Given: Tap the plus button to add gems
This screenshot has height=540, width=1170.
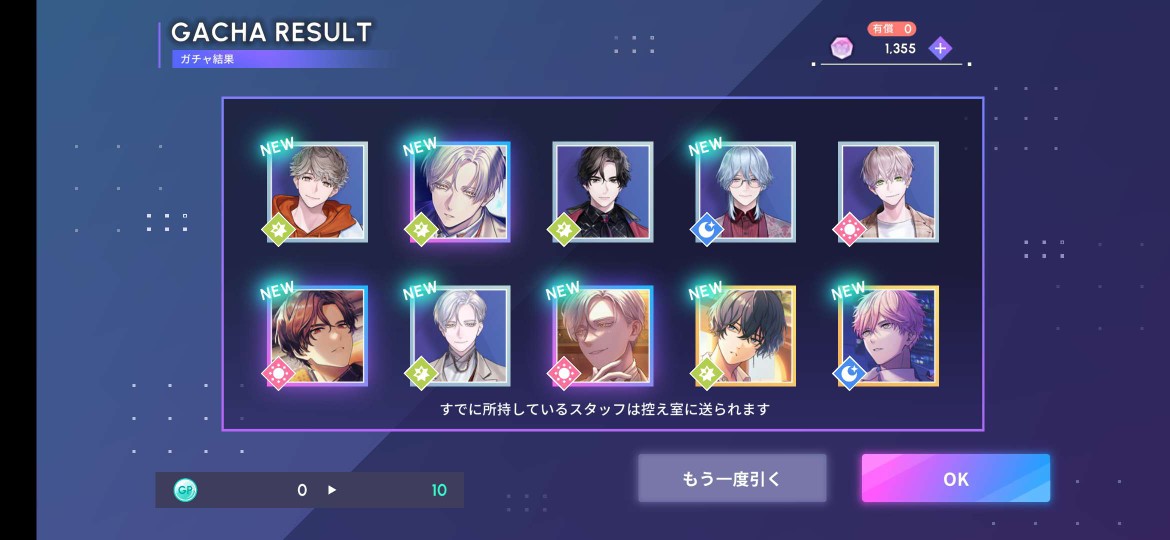Looking at the screenshot, I should pyautogui.click(x=939, y=48).
